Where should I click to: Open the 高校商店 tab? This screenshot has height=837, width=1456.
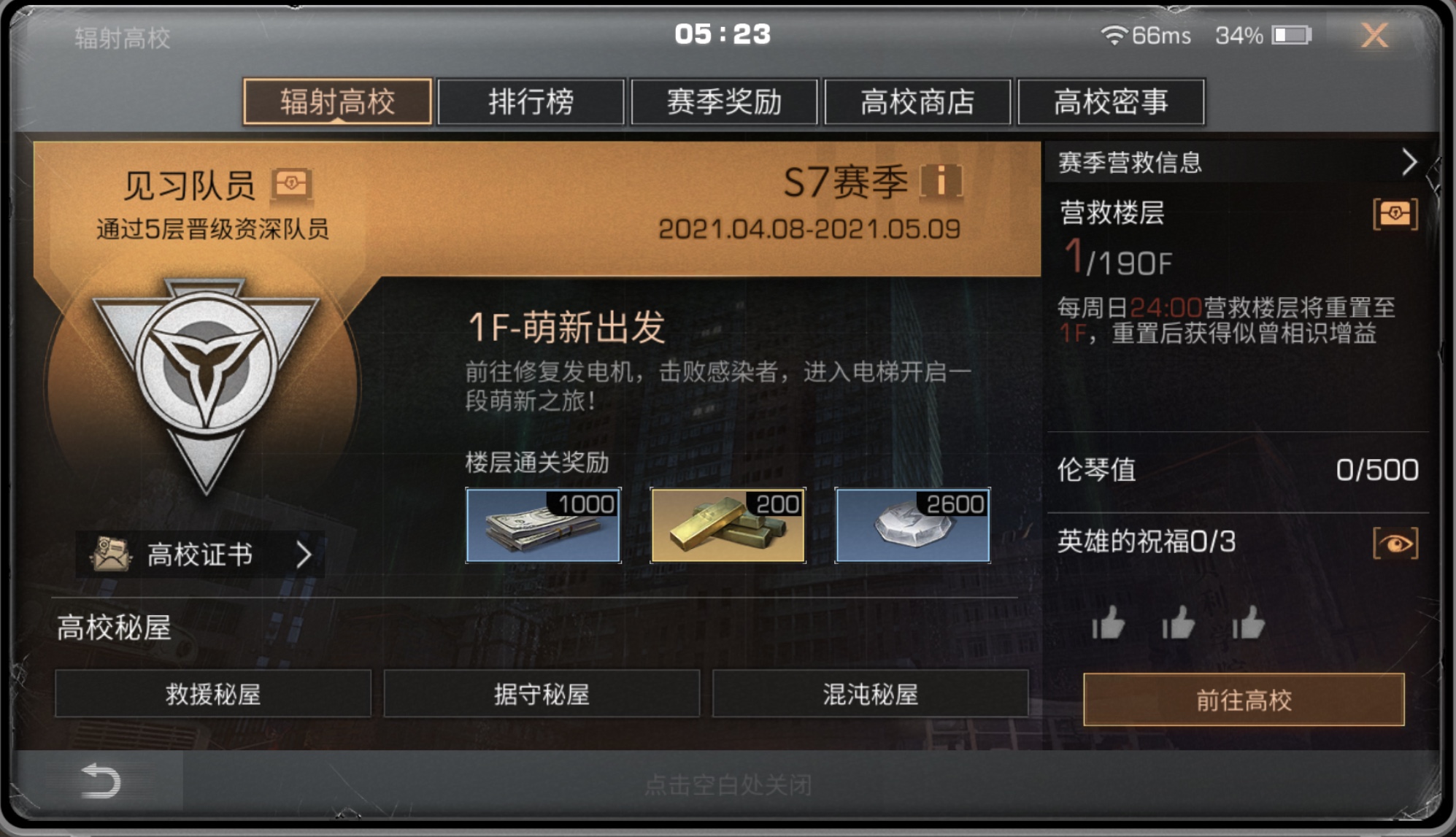coord(917,102)
